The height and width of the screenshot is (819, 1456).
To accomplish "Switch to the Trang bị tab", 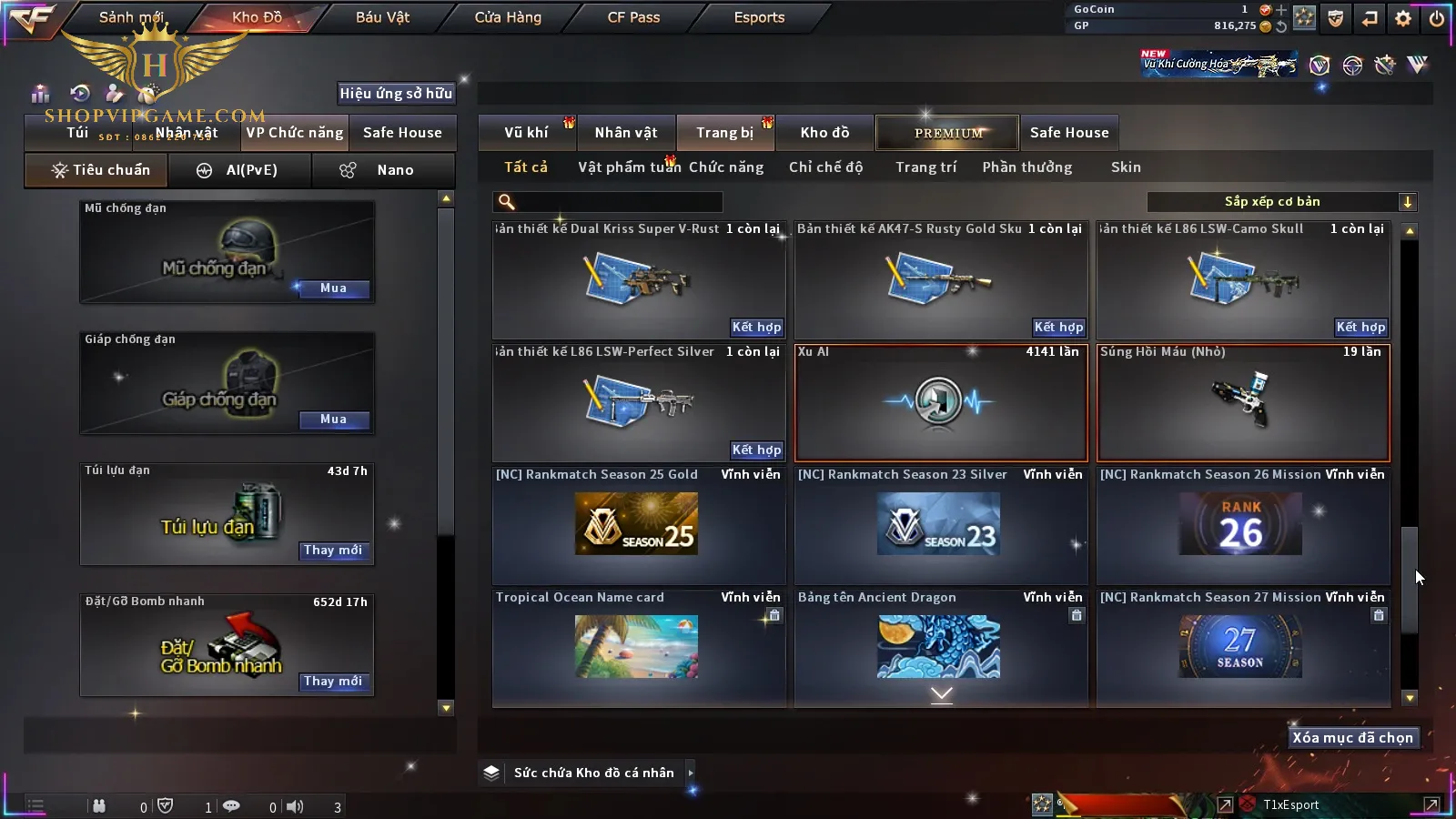I will (724, 133).
